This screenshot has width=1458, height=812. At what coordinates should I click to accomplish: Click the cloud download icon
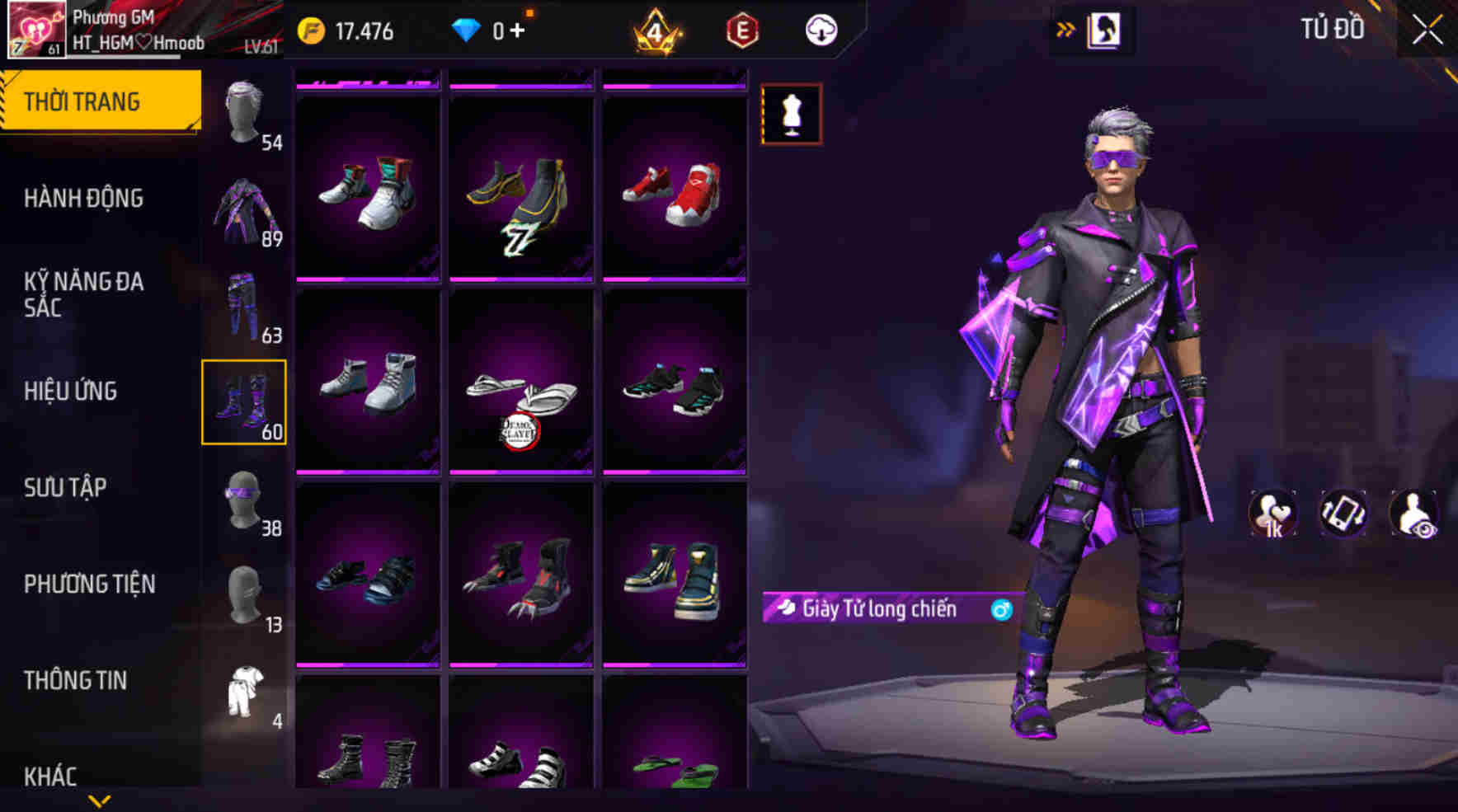pyautogui.click(x=820, y=31)
